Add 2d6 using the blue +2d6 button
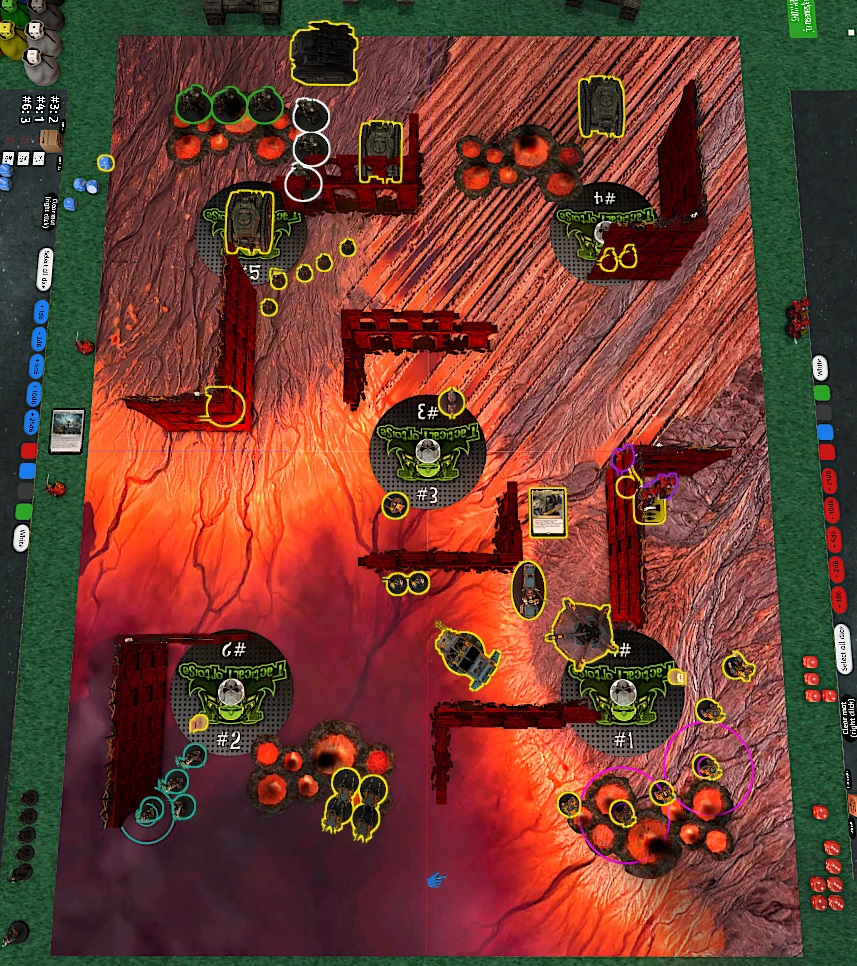This screenshot has height=966, width=857. 40,338
